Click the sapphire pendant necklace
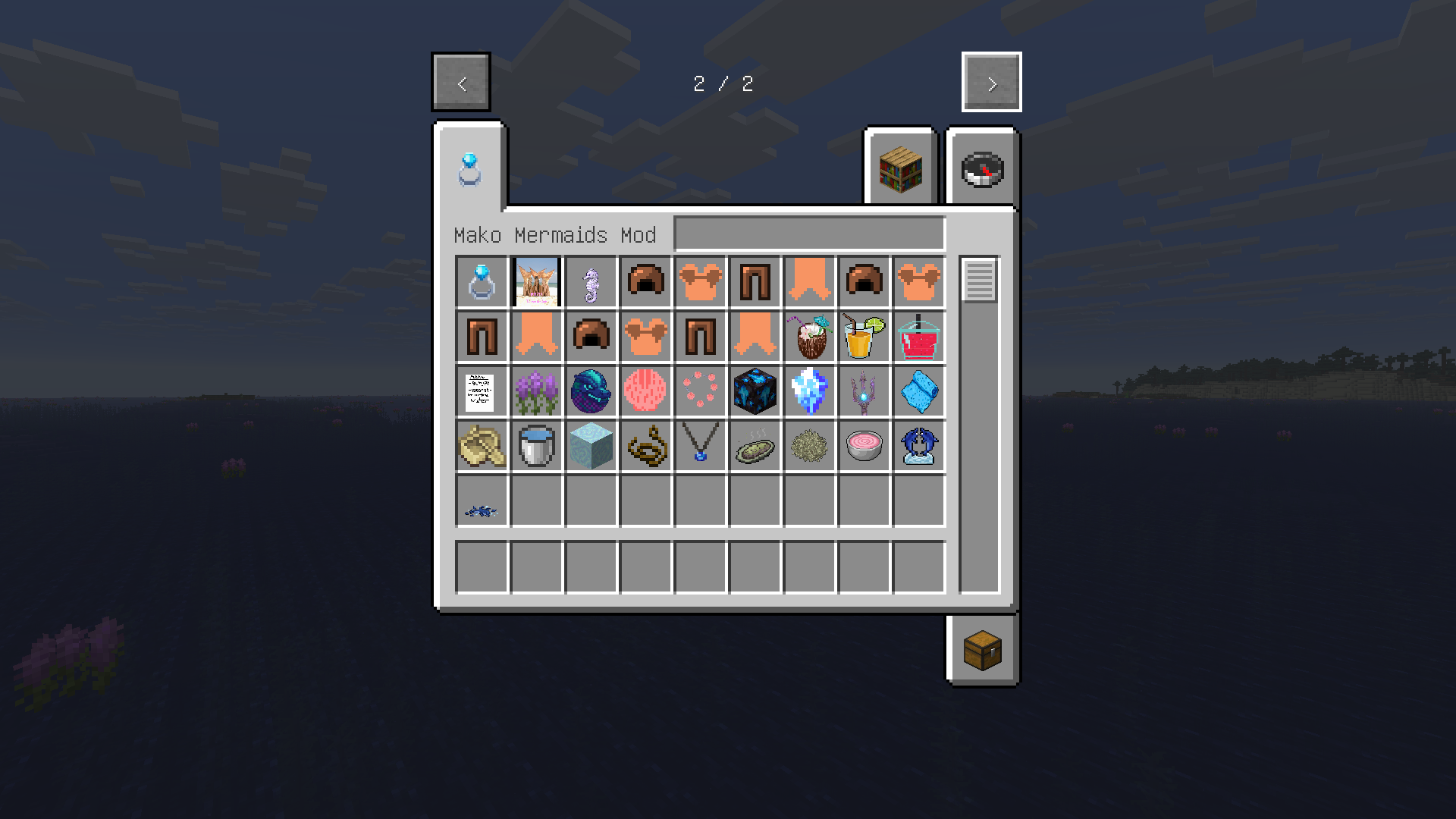The image size is (1456, 819). tap(700, 446)
